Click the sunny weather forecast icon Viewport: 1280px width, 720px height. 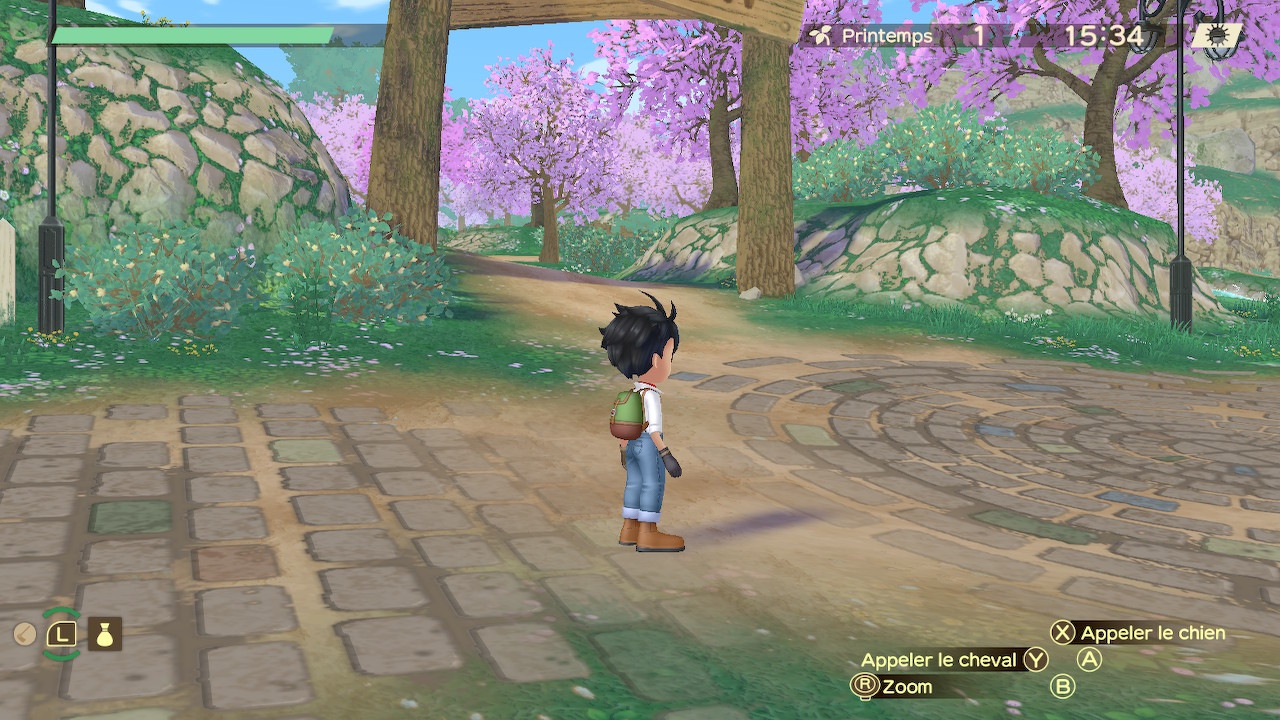coord(1217,36)
